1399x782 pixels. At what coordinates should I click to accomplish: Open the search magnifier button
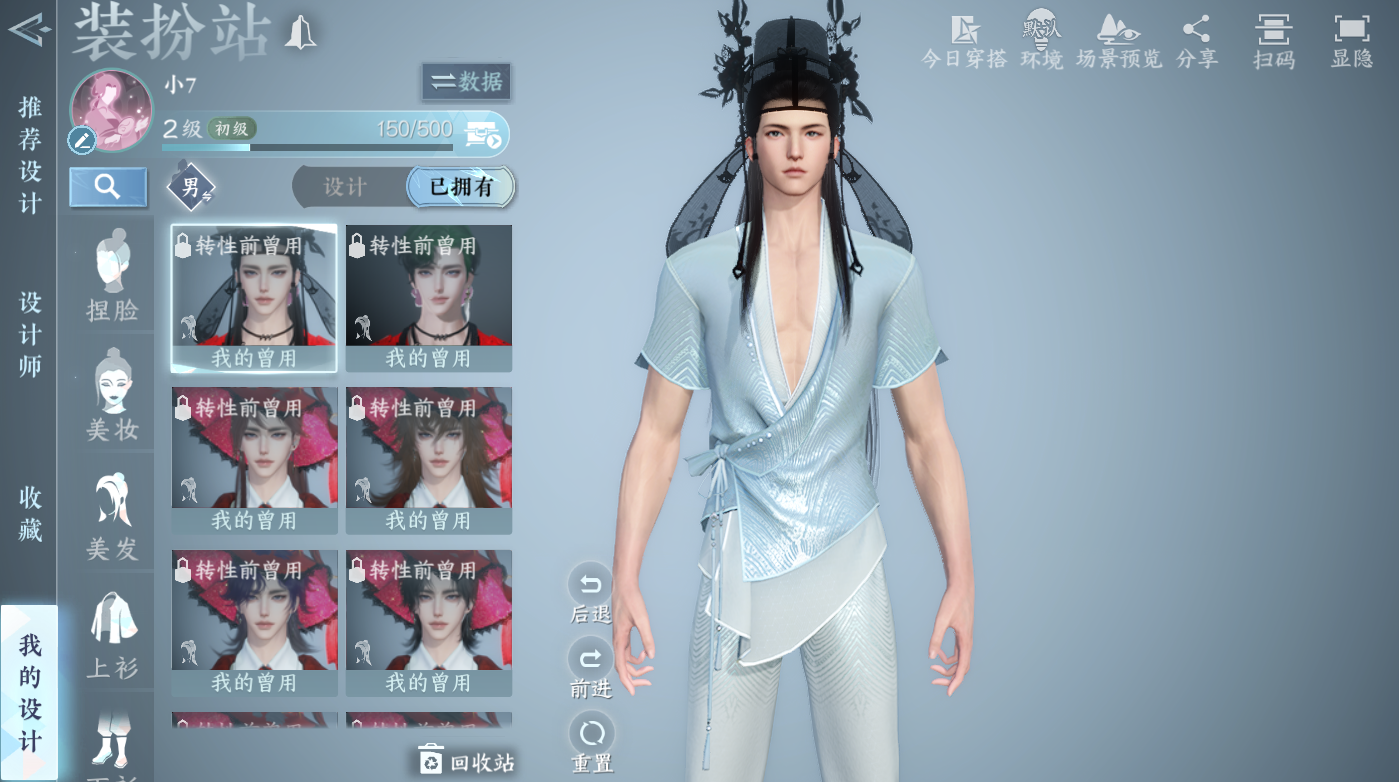tap(108, 187)
